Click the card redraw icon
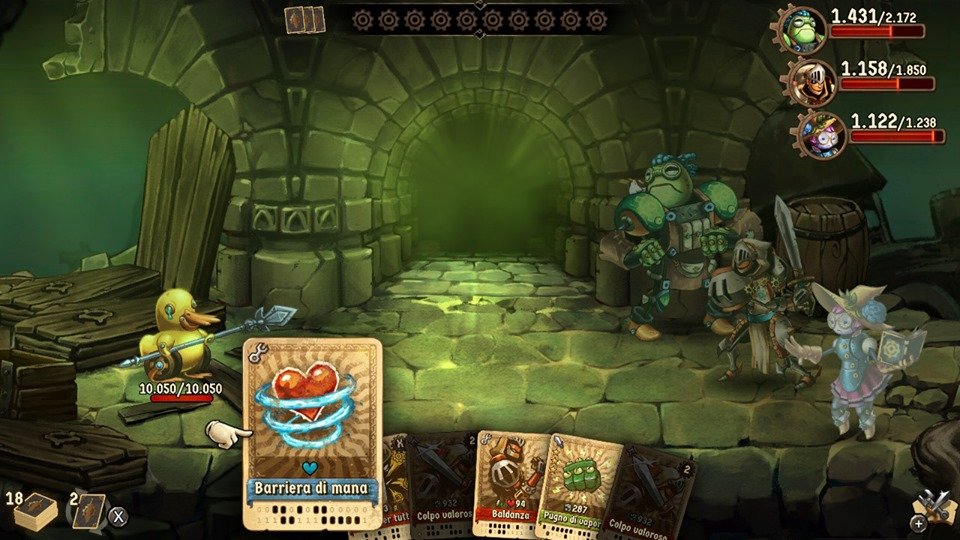 89,511
